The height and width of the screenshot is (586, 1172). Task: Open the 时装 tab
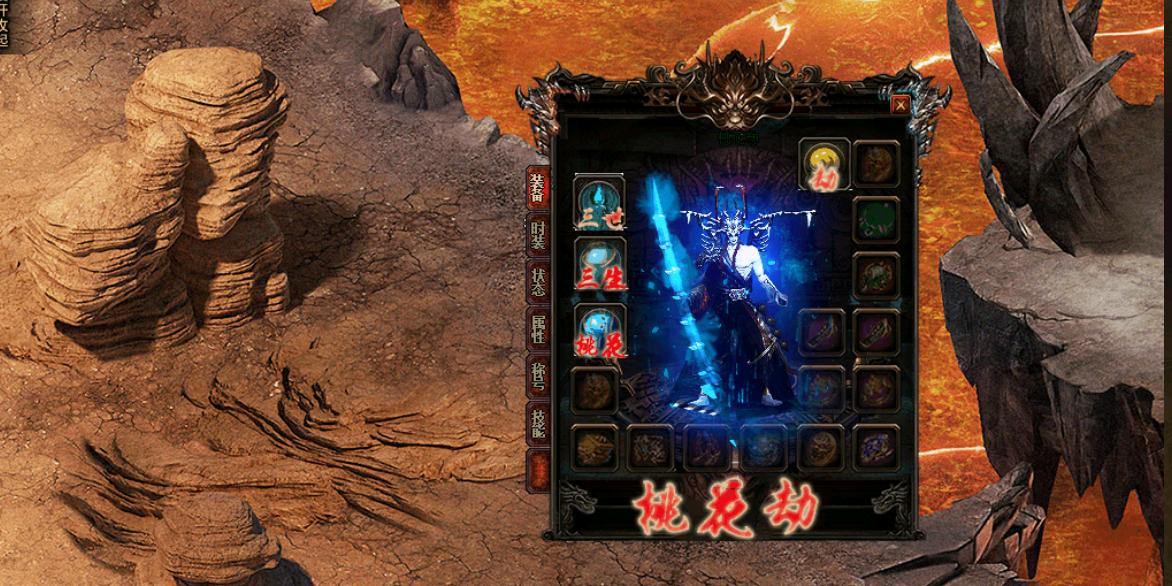[x=538, y=236]
